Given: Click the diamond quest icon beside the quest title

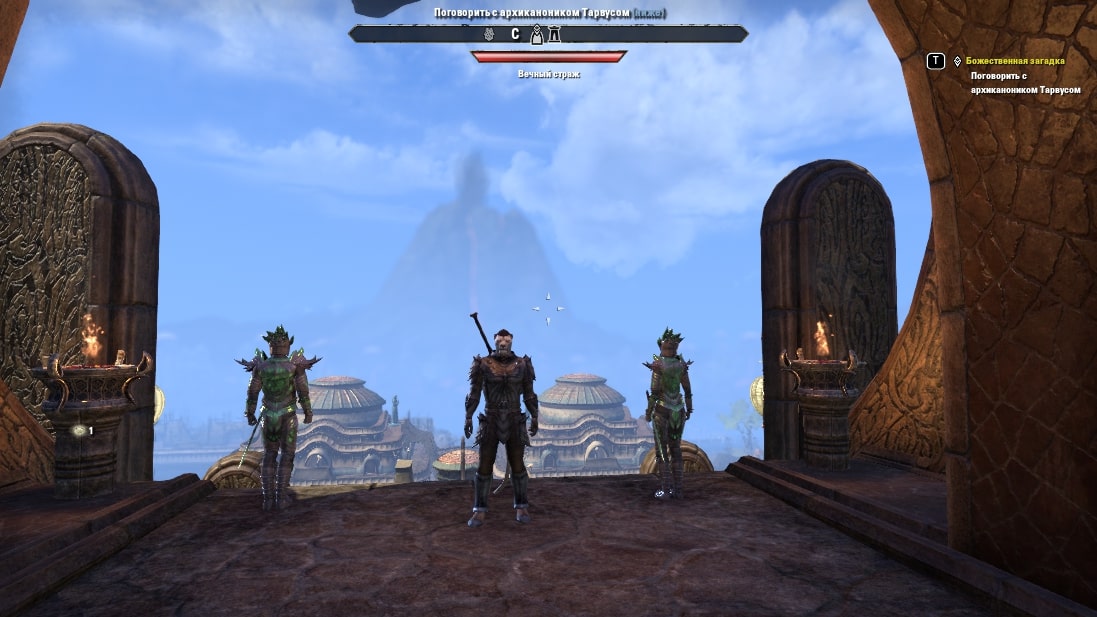Looking at the screenshot, I should click(957, 61).
